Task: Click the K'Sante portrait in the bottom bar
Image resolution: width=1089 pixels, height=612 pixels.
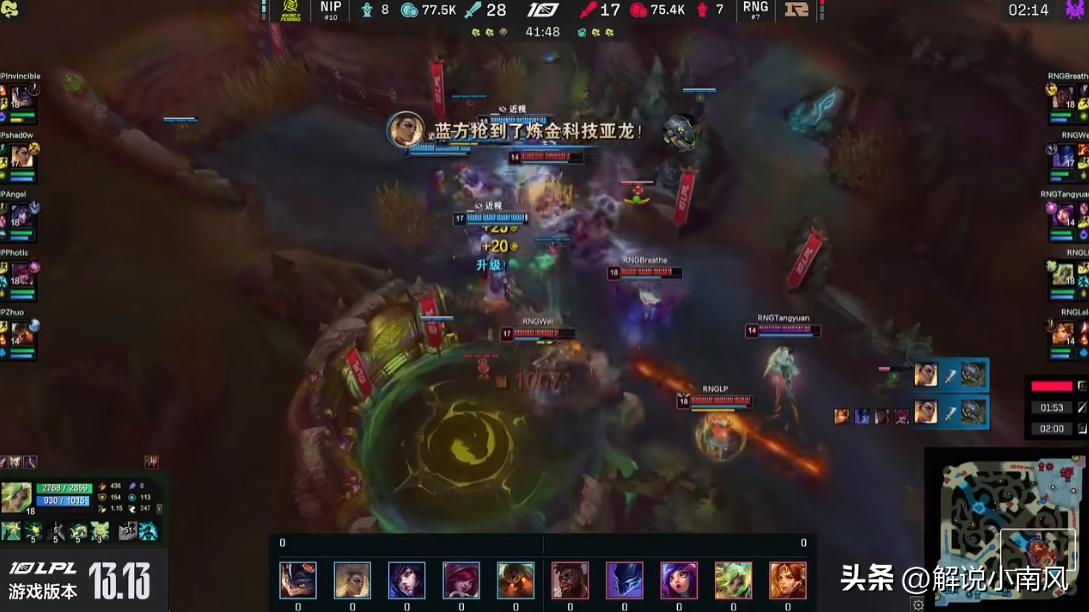Action: tap(570, 580)
